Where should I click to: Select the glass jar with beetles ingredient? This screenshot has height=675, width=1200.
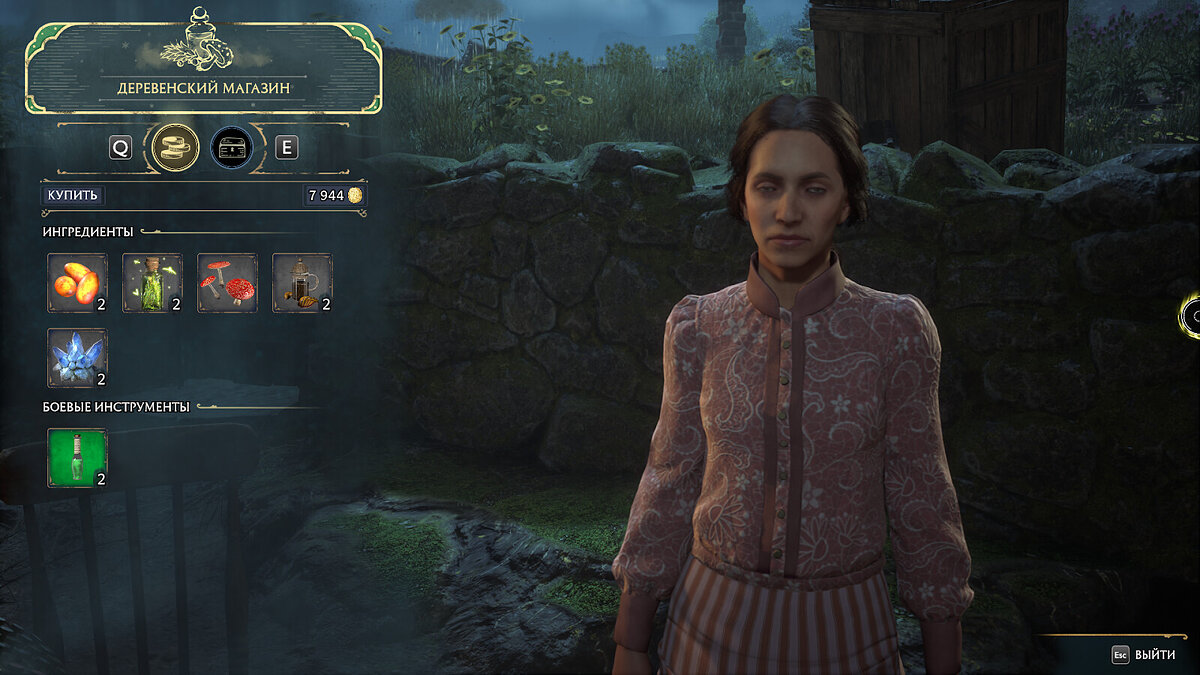point(302,283)
